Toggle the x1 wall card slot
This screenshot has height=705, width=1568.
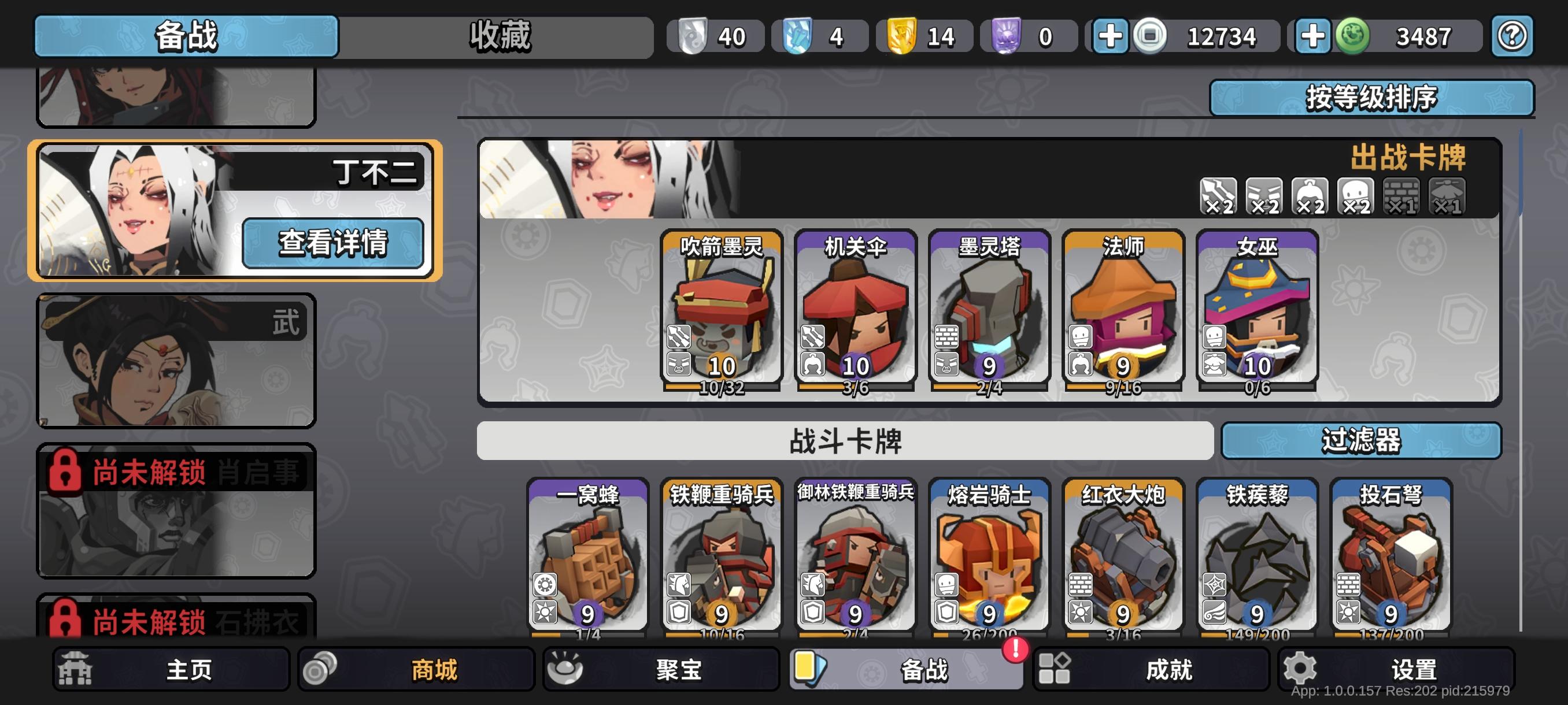point(1404,196)
